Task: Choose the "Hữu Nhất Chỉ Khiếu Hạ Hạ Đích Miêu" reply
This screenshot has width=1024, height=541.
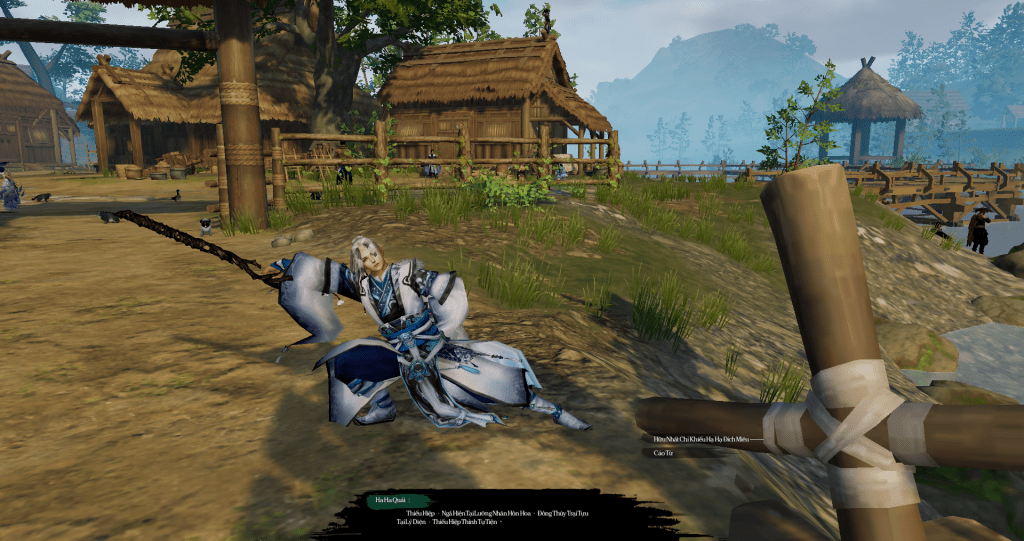Action: click(x=700, y=439)
